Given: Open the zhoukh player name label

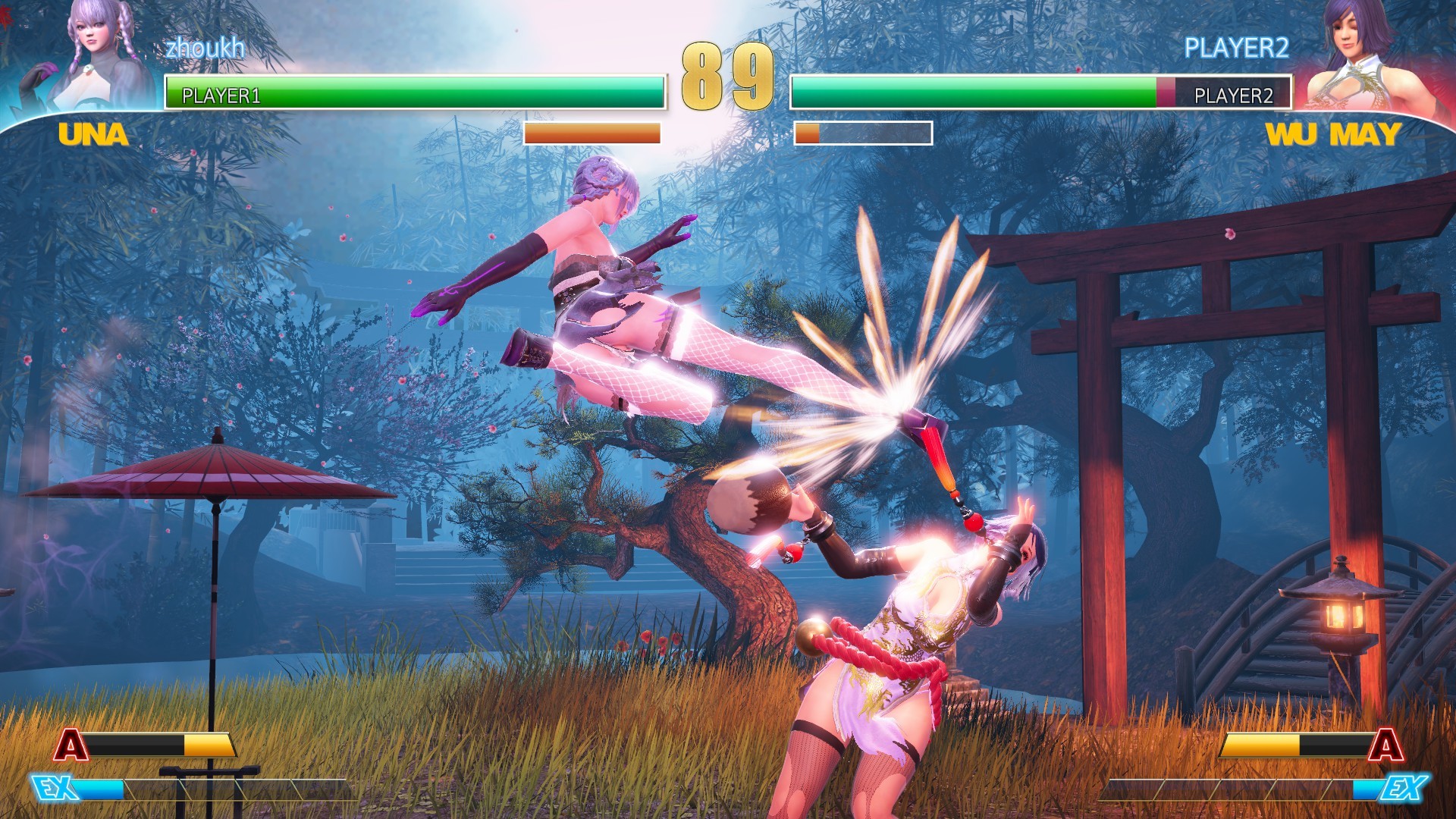Looking at the screenshot, I should (204, 49).
